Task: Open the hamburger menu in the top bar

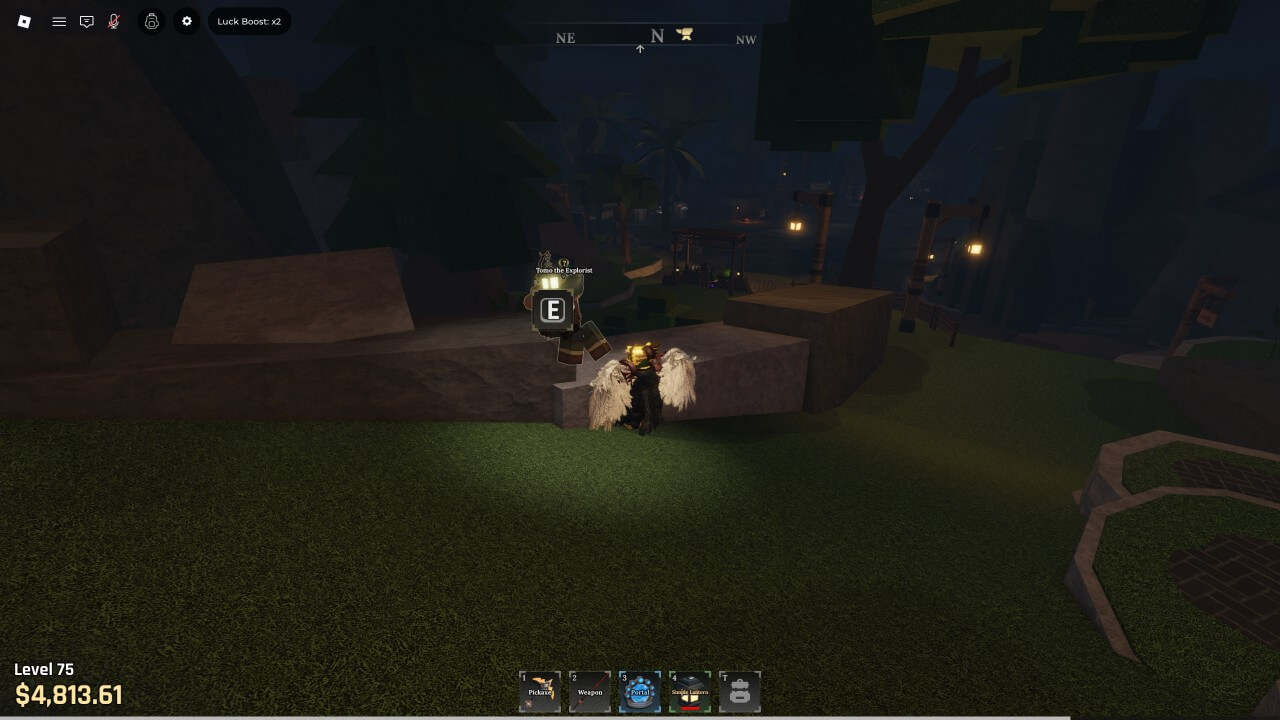Action: 59,21
